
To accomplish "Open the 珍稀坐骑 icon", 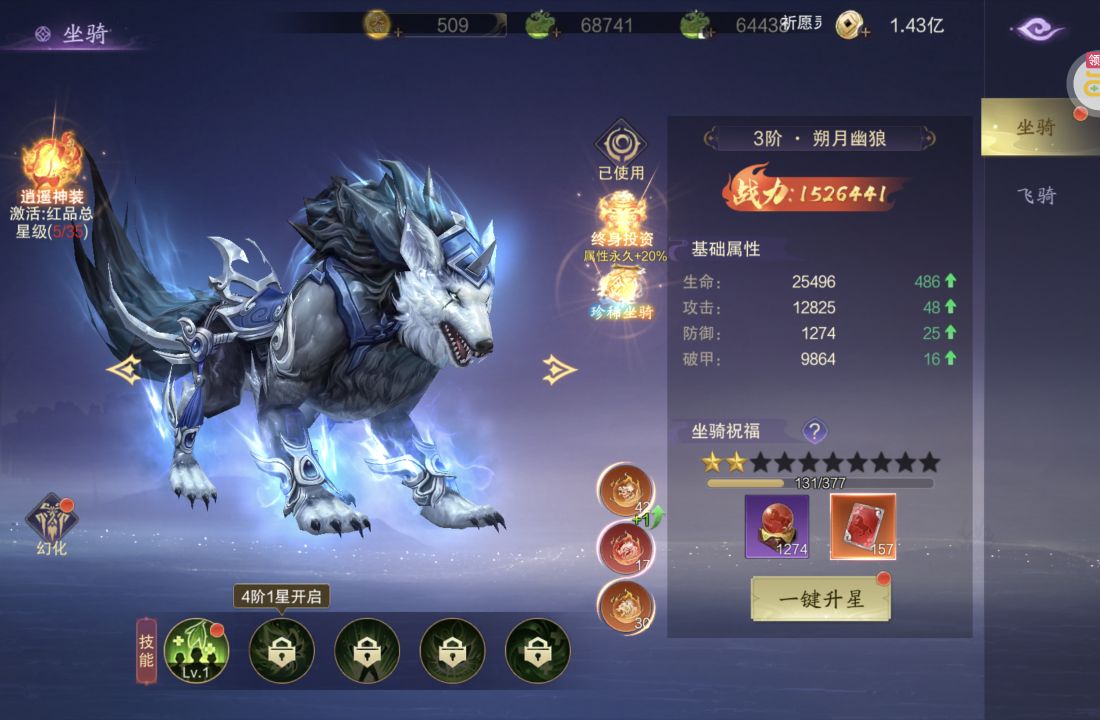I will click(621, 290).
